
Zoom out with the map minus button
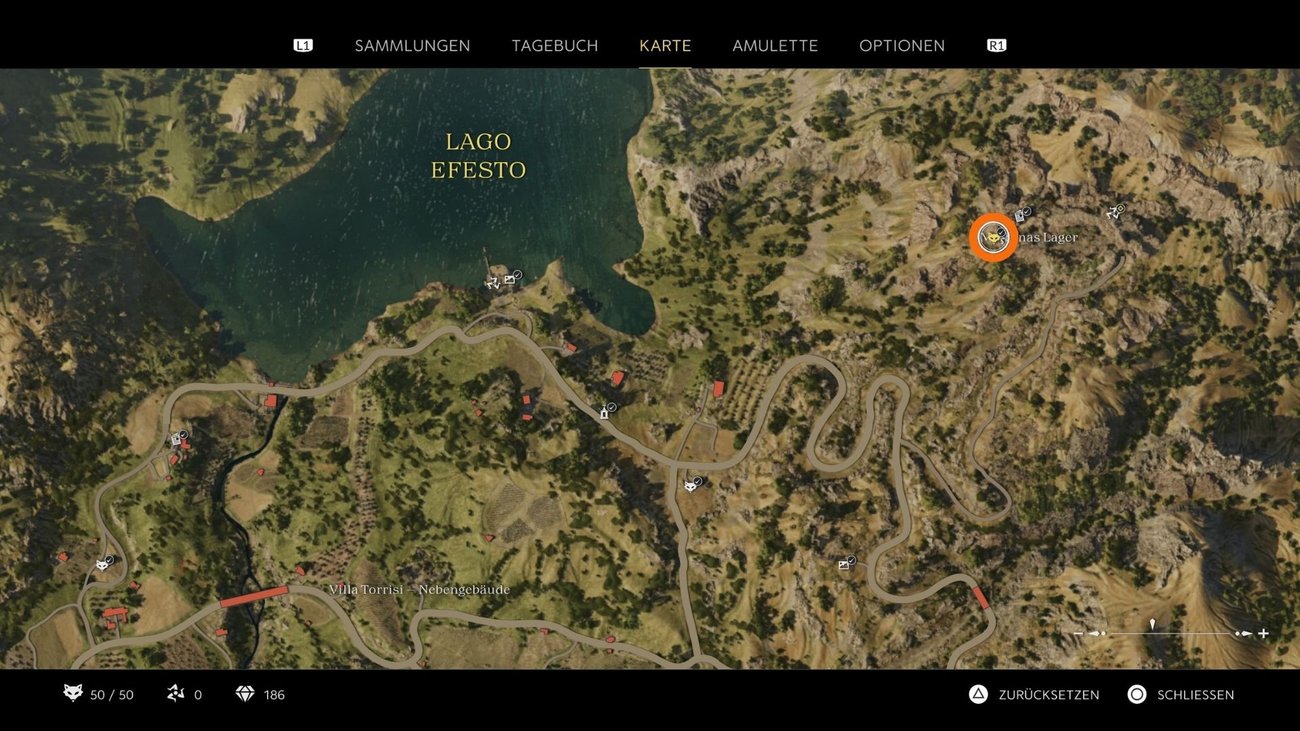pyautogui.click(x=1078, y=633)
